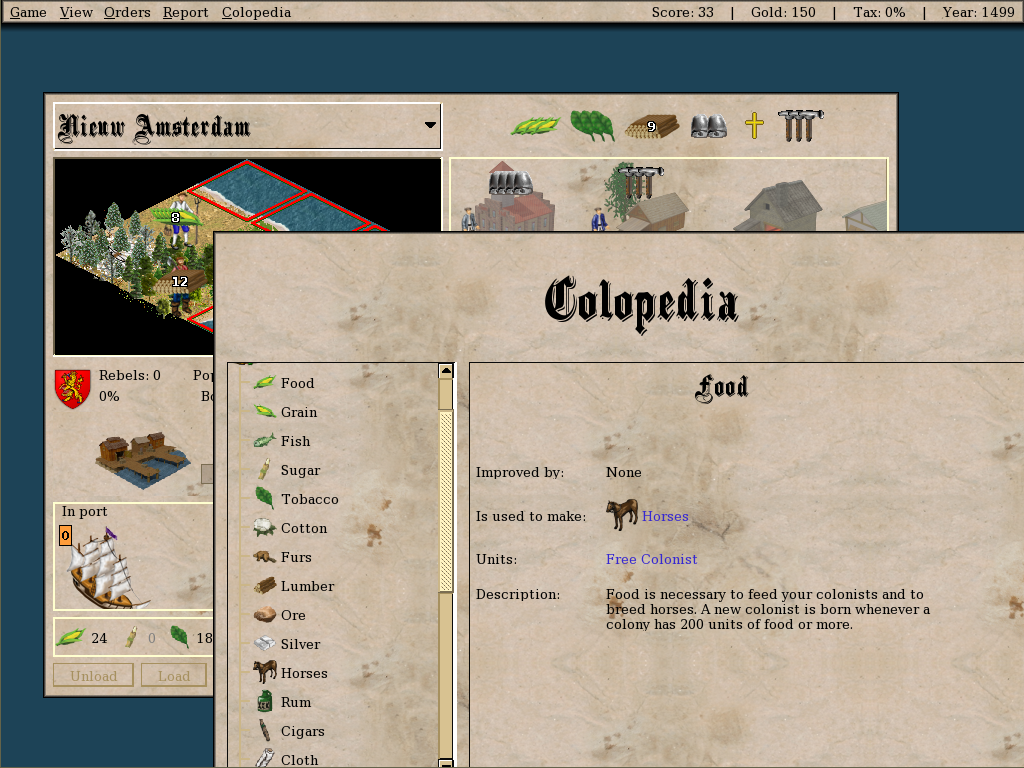Choose the Sugar entry in the goods list
The width and height of the screenshot is (1024, 768).
(300, 470)
